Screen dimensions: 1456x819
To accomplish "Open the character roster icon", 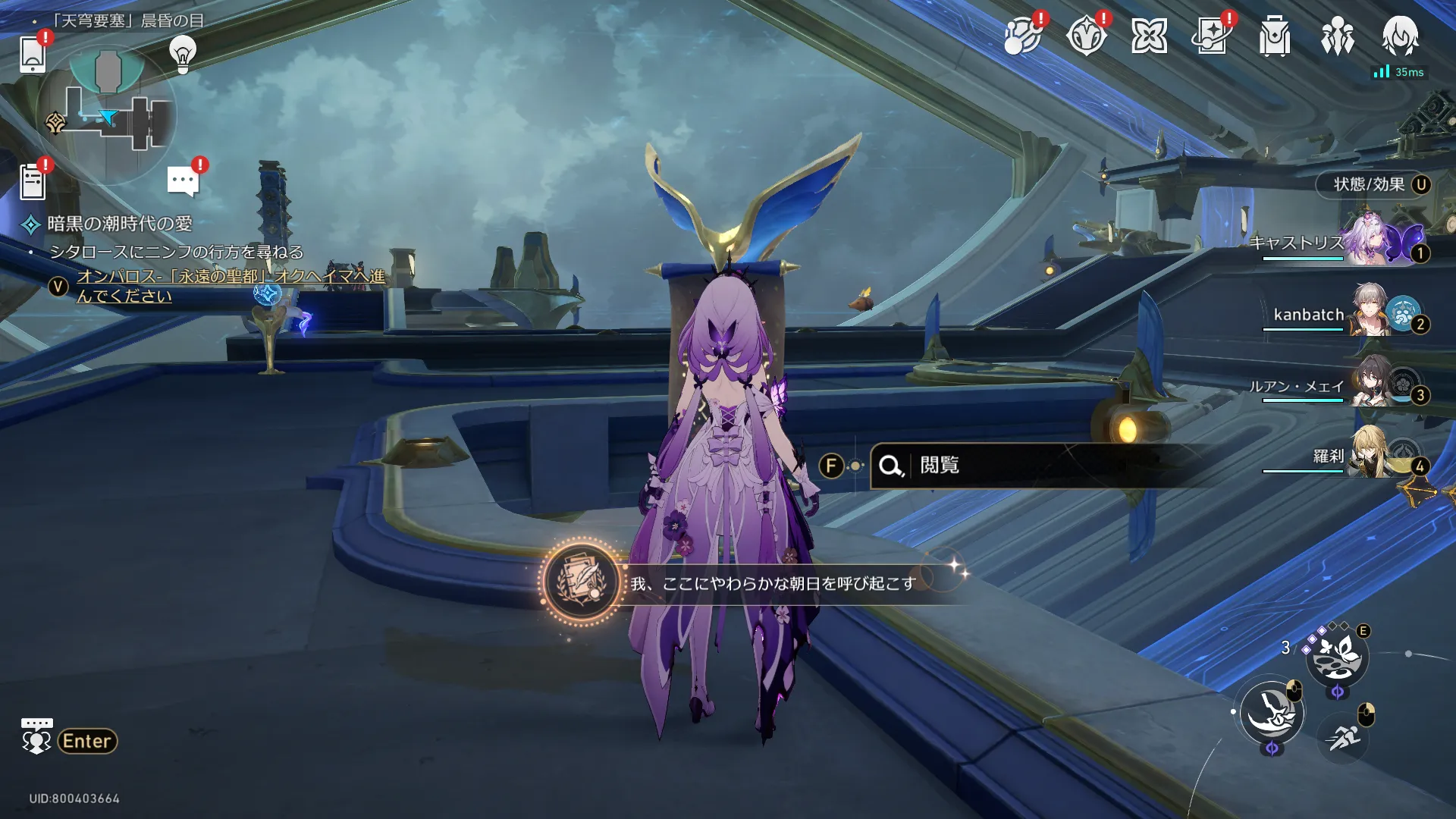I will tap(1337, 36).
